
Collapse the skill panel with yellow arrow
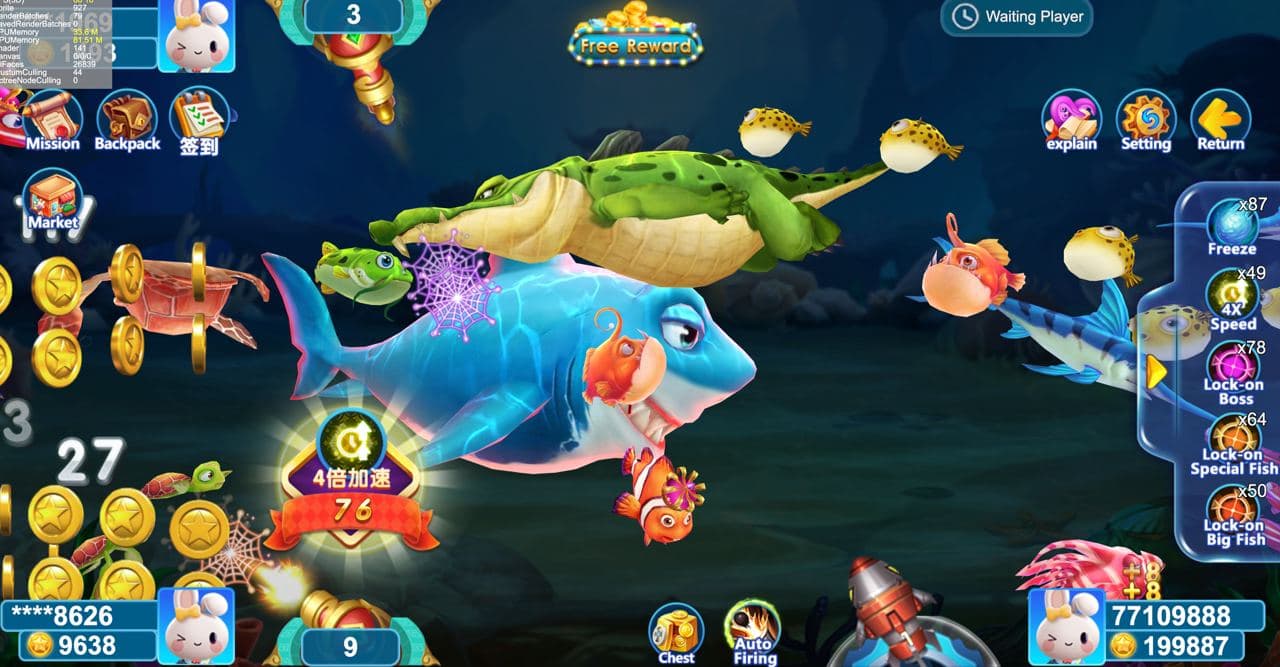[x=1156, y=373]
